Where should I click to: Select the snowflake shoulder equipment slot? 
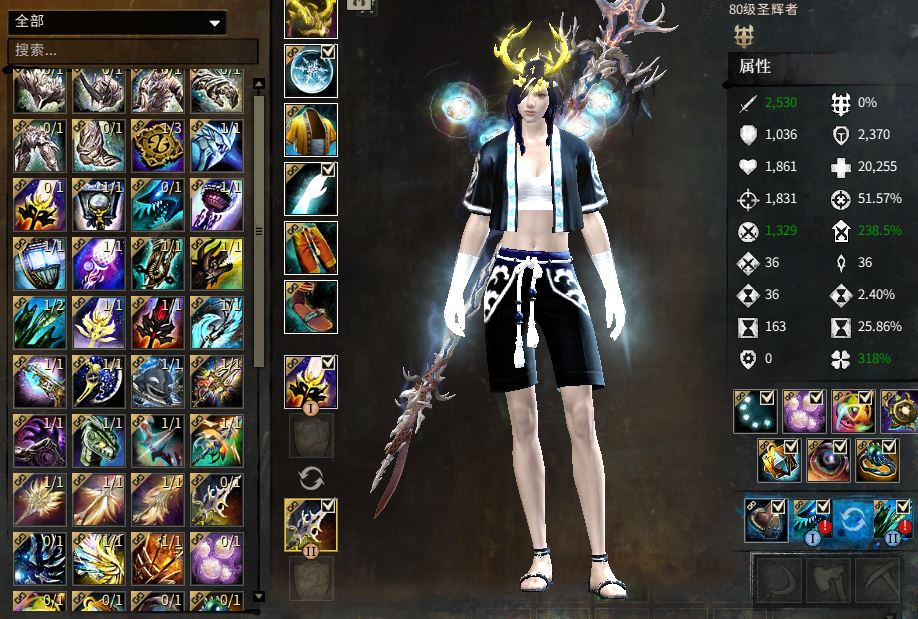(x=311, y=71)
